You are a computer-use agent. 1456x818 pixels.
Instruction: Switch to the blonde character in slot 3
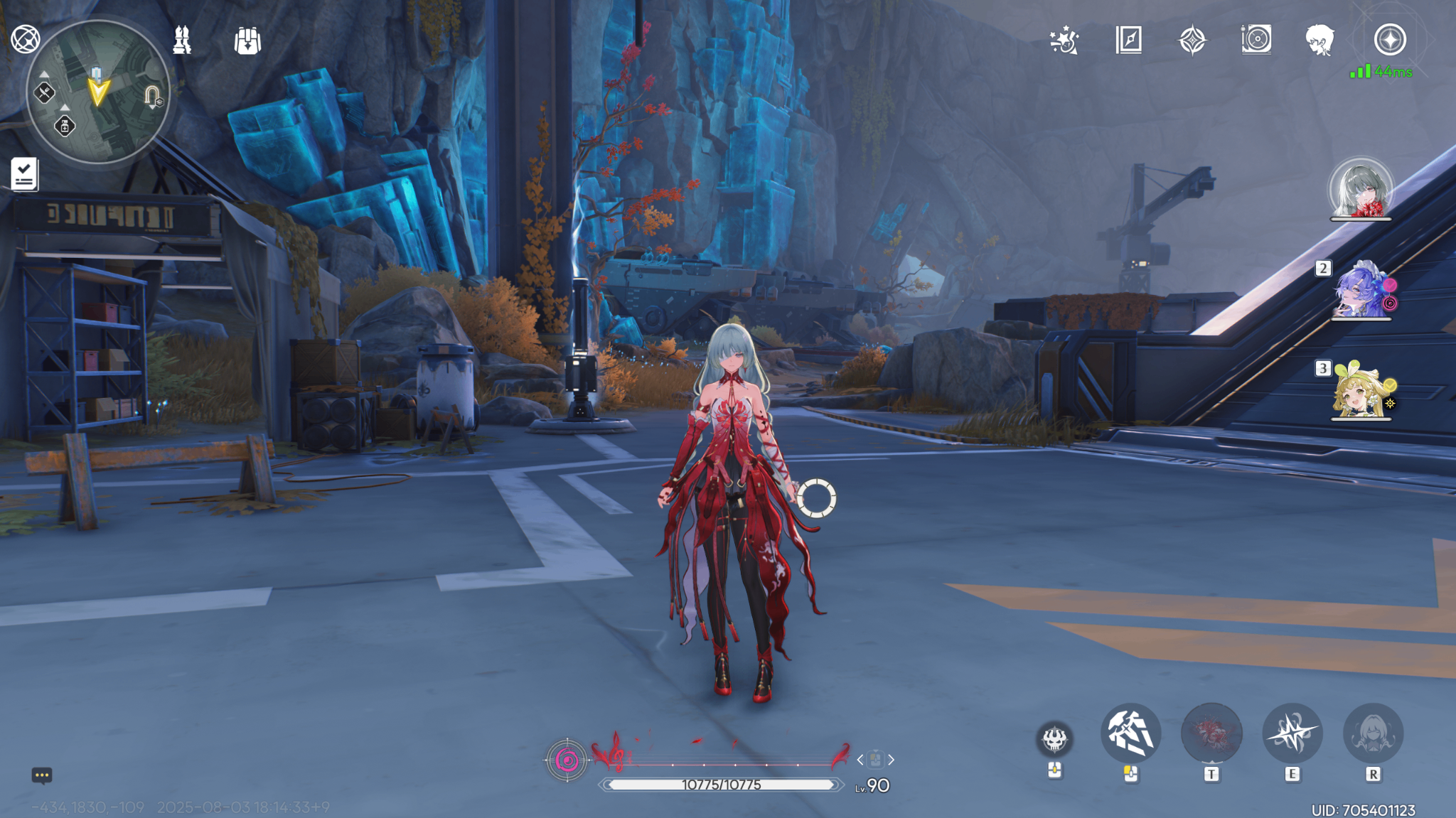click(1360, 392)
